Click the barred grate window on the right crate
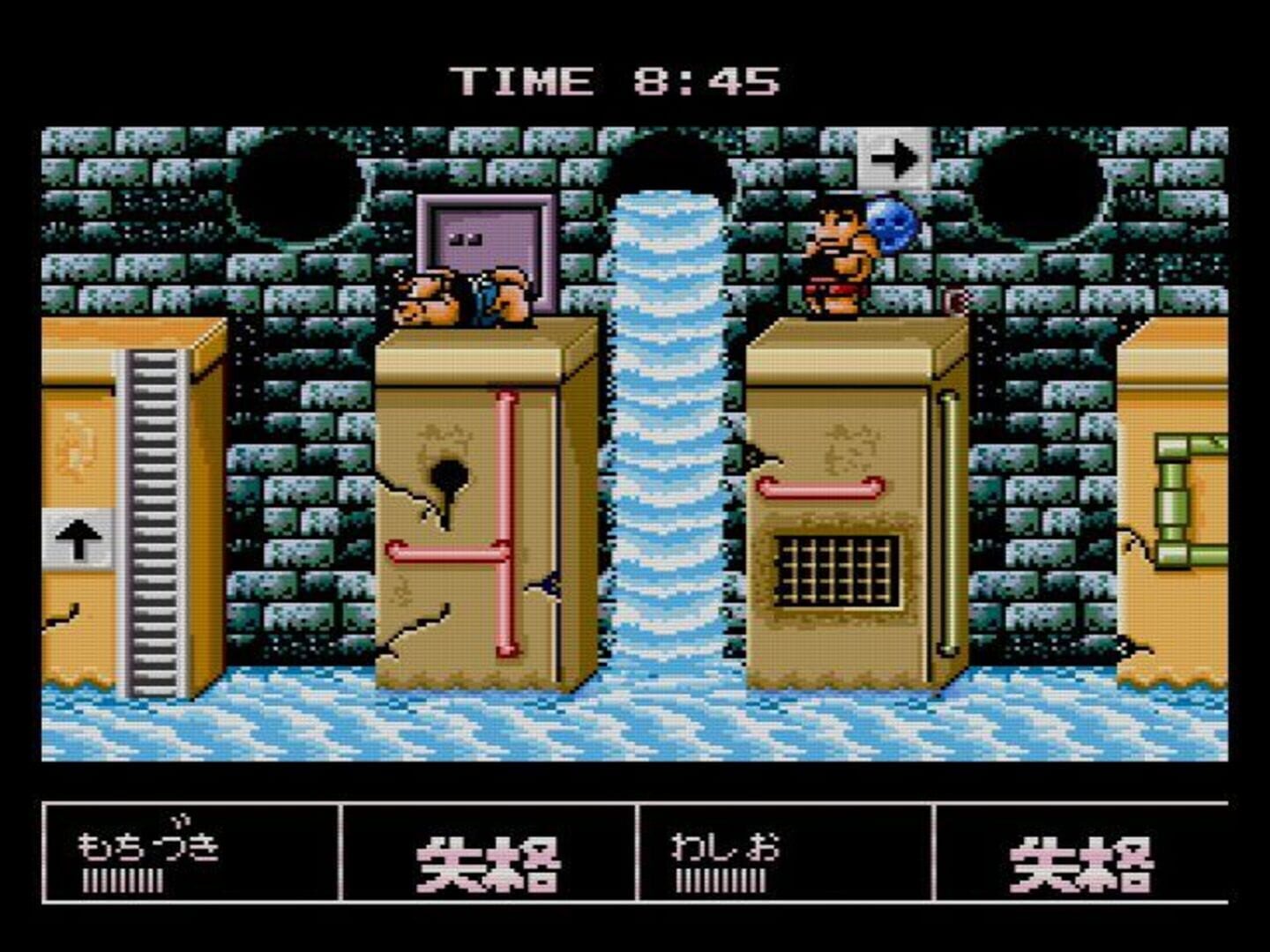 pyautogui.click(x=838, y=569)
